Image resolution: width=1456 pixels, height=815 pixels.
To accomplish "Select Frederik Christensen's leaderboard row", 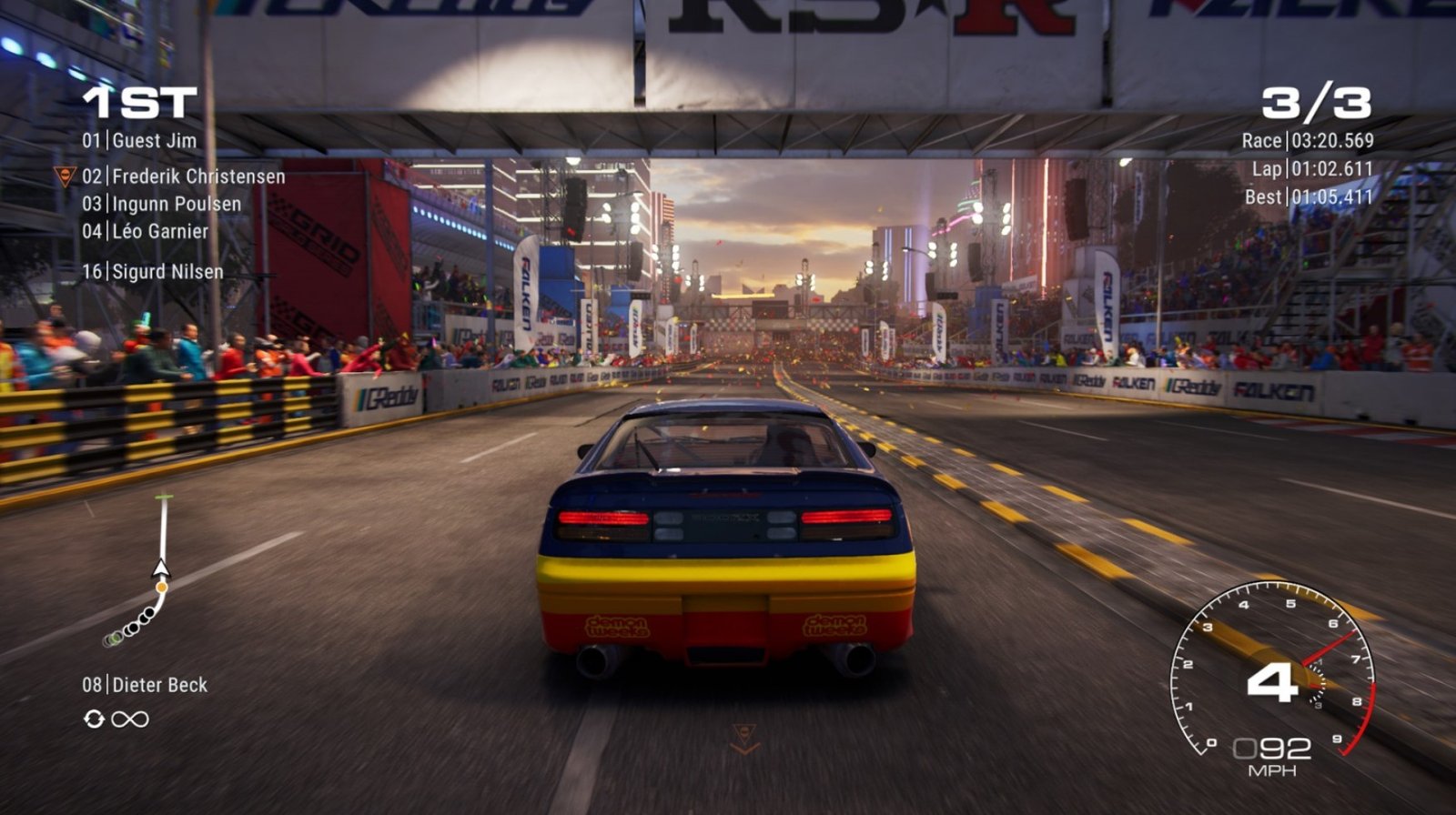I will pos(183,176).
